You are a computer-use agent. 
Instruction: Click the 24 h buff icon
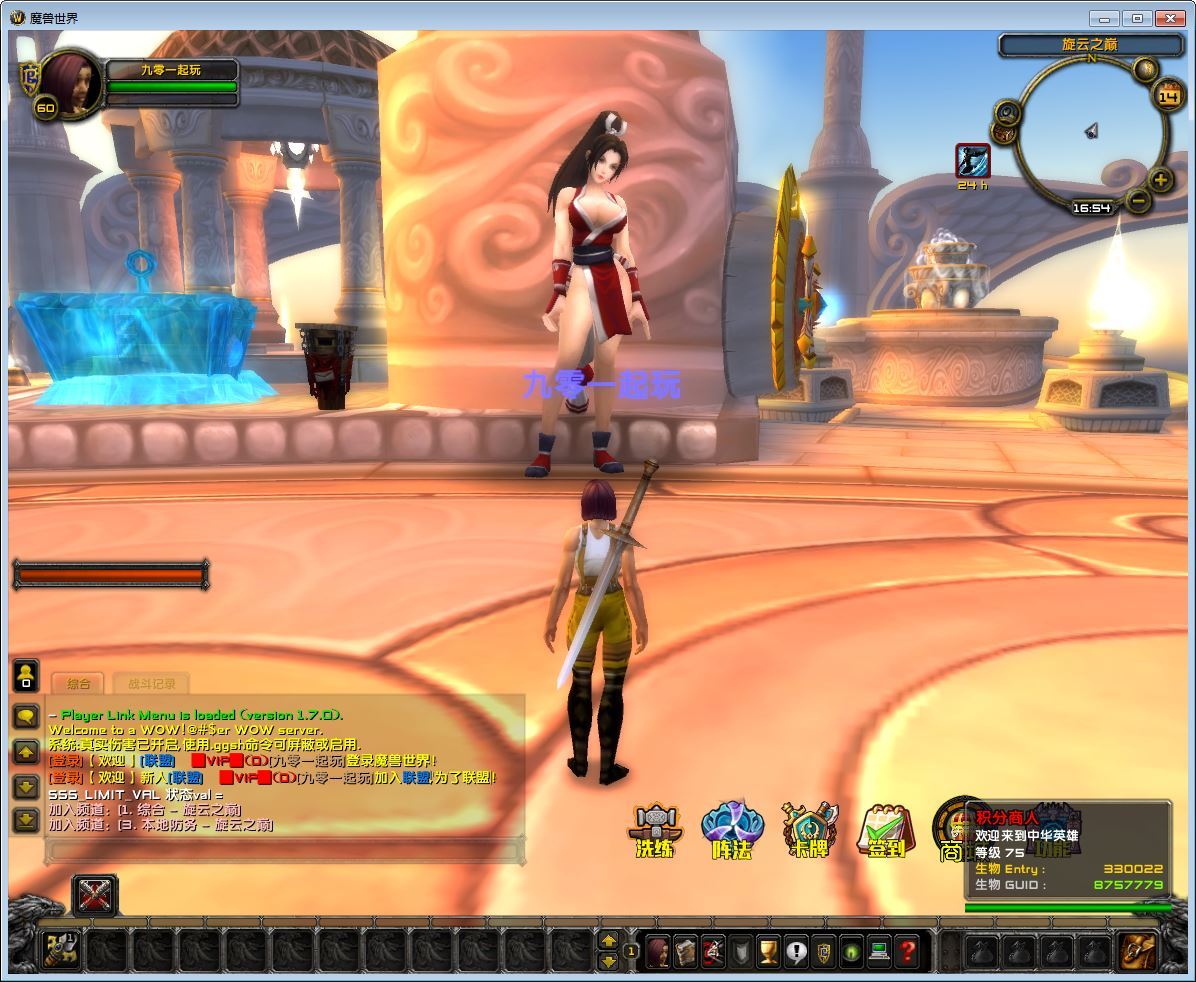tap(972, 160)
